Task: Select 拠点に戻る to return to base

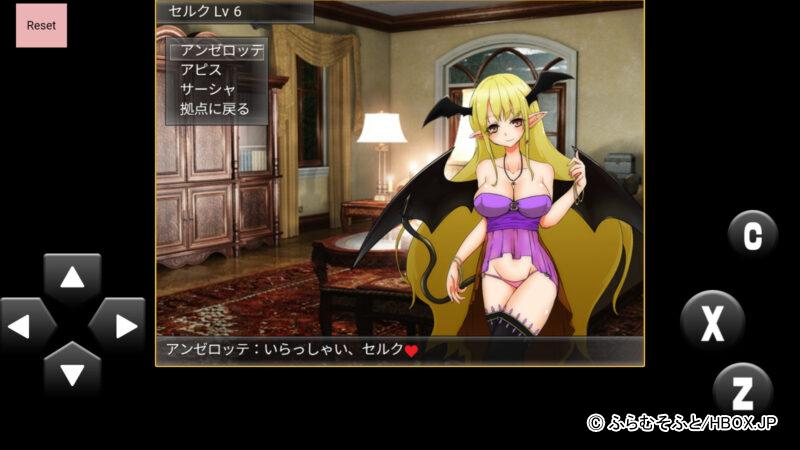Action: (214, 109)
